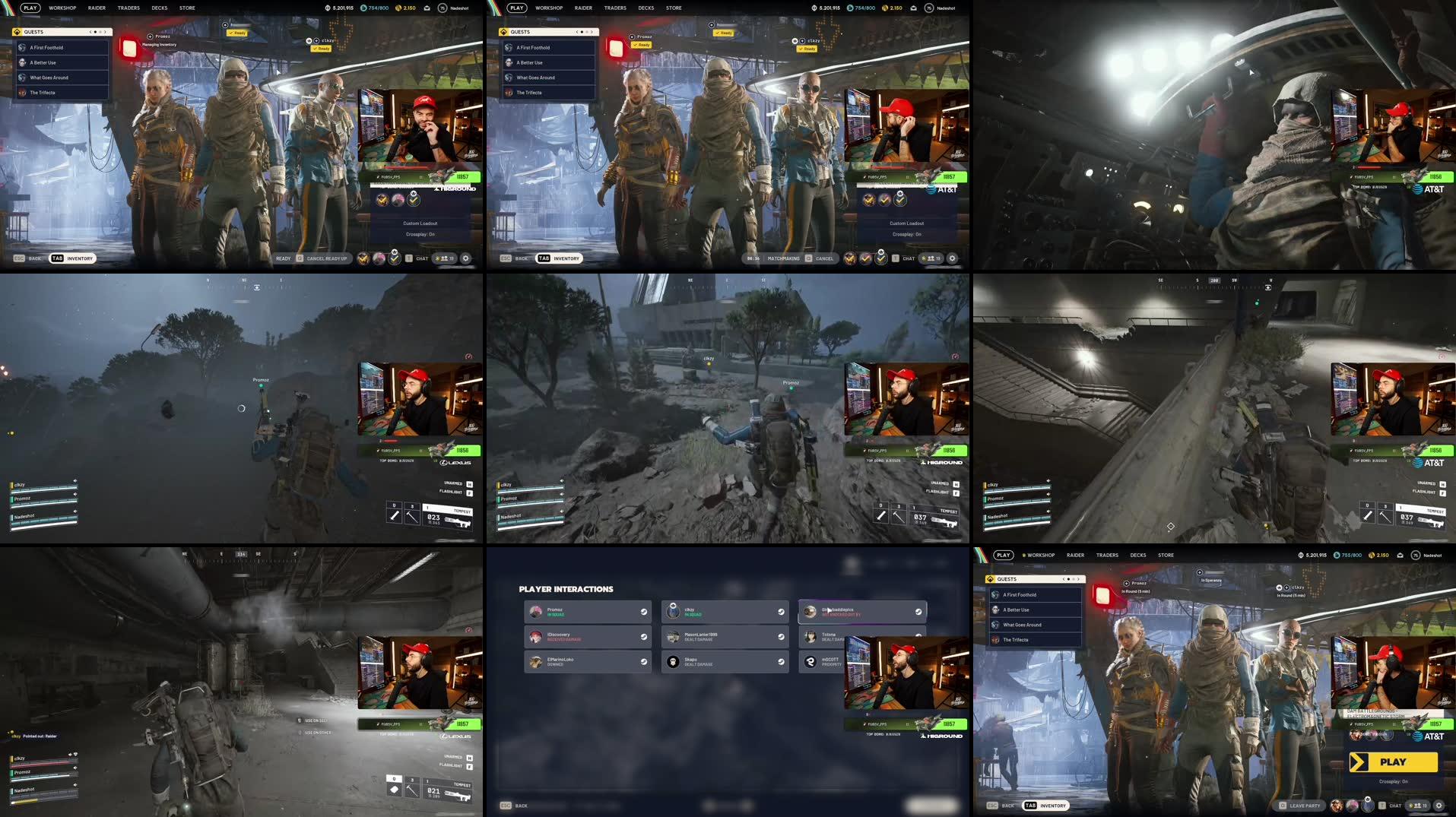Image resolution: width=1456 pixels, height=817 pixels.
Task: Click the blue token 754/800 currency icon
Action: [363, 8]
